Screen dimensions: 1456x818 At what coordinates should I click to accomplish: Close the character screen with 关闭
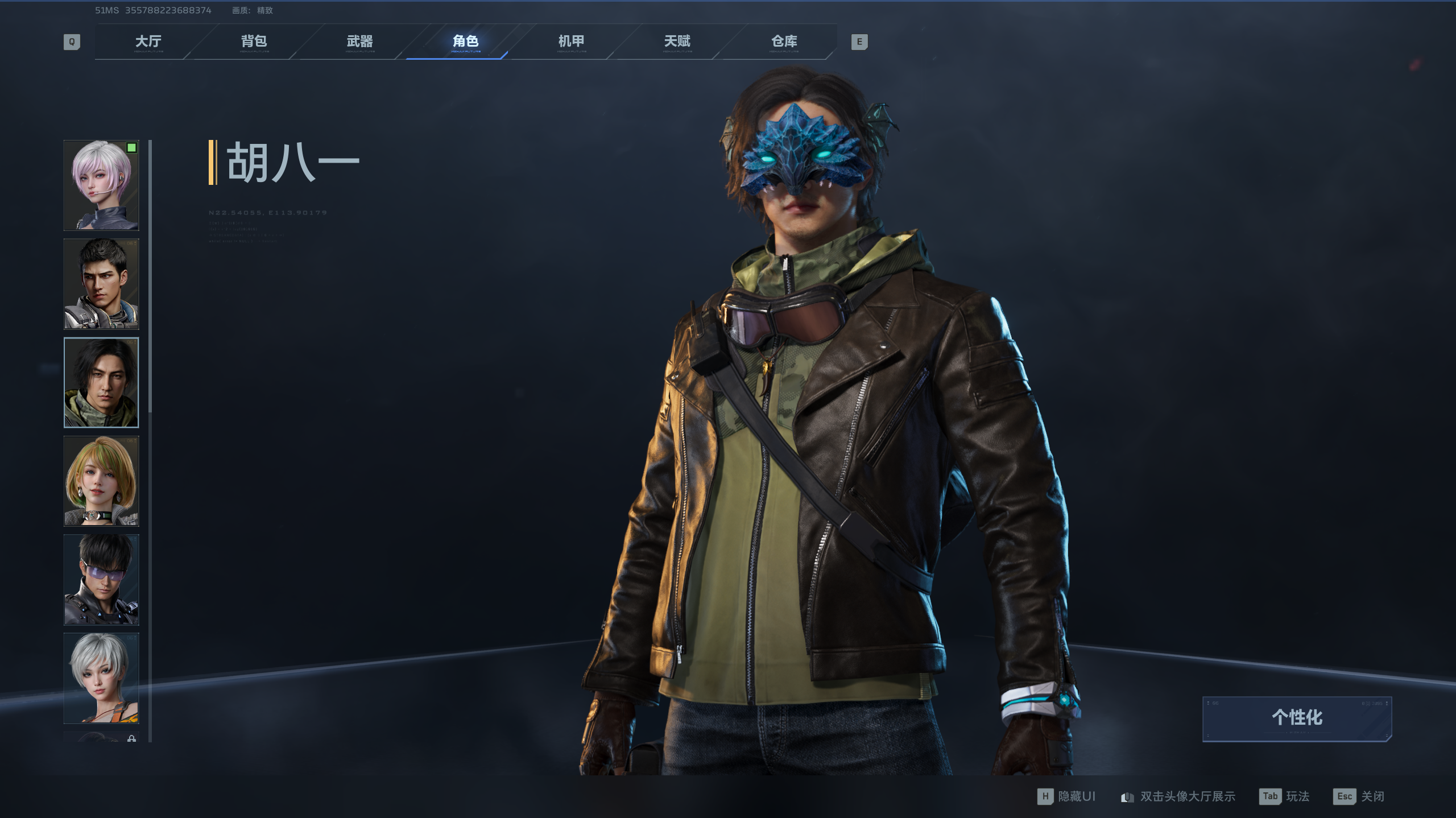[x=1359, y=796]
